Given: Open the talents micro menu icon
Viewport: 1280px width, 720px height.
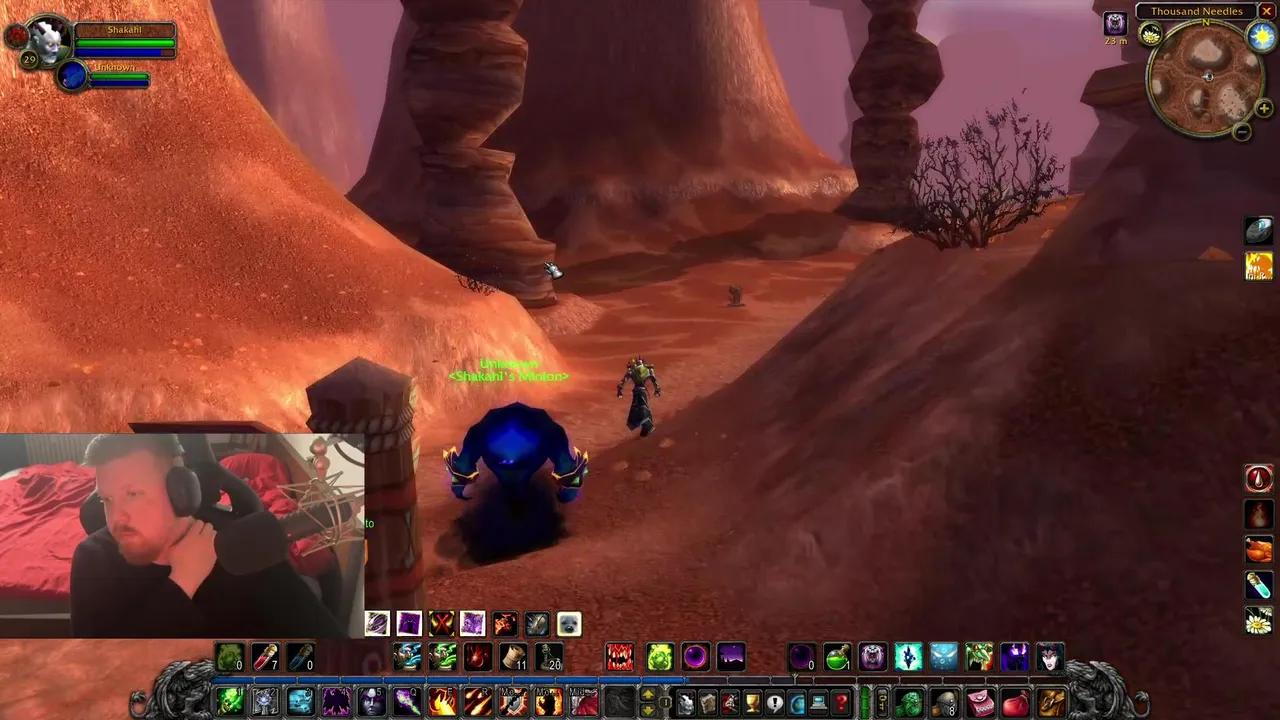Looking at the screenshot, I should [x=731, y=702].
